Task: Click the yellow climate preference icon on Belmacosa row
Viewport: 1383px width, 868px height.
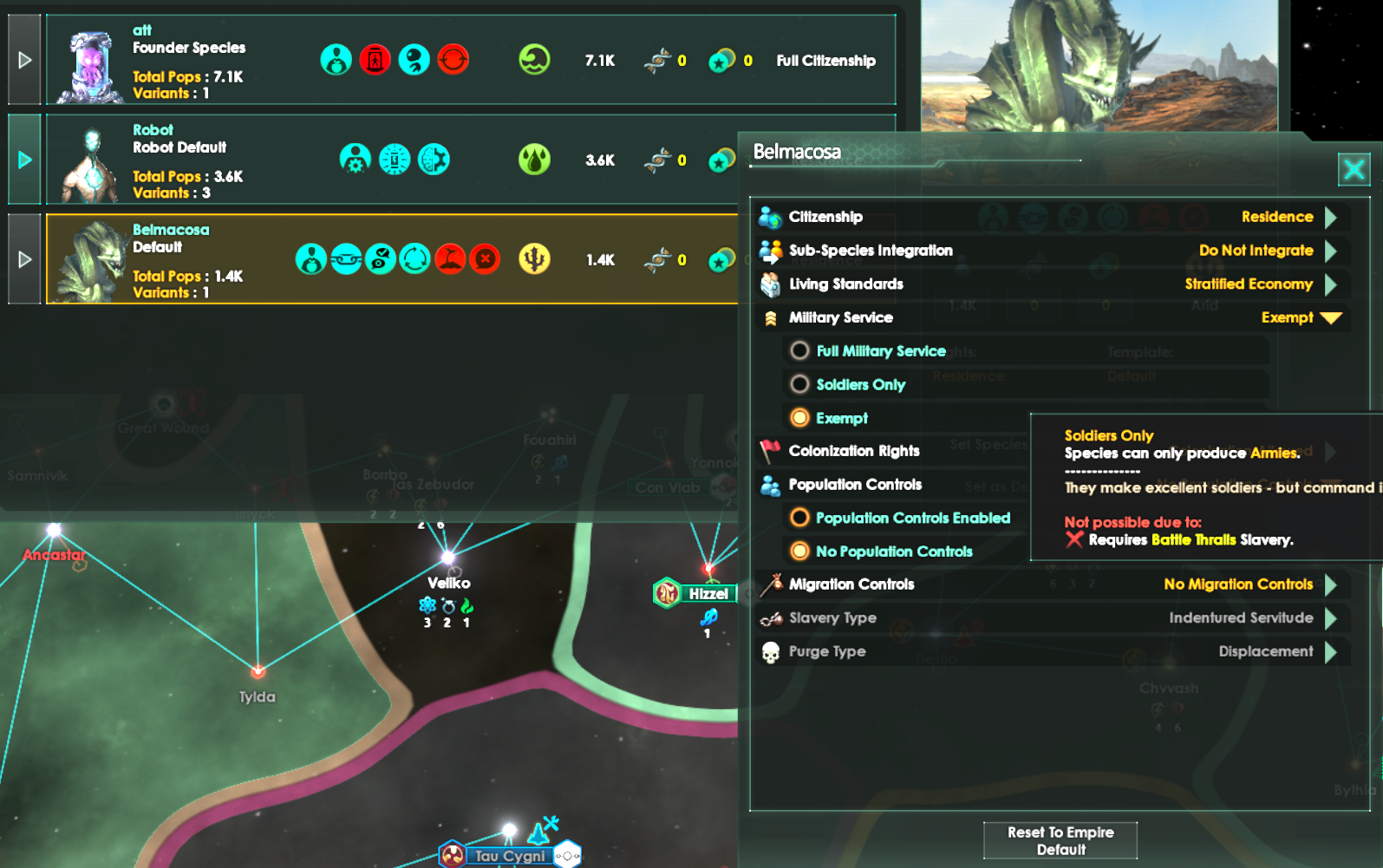Action: coord(535,259)
